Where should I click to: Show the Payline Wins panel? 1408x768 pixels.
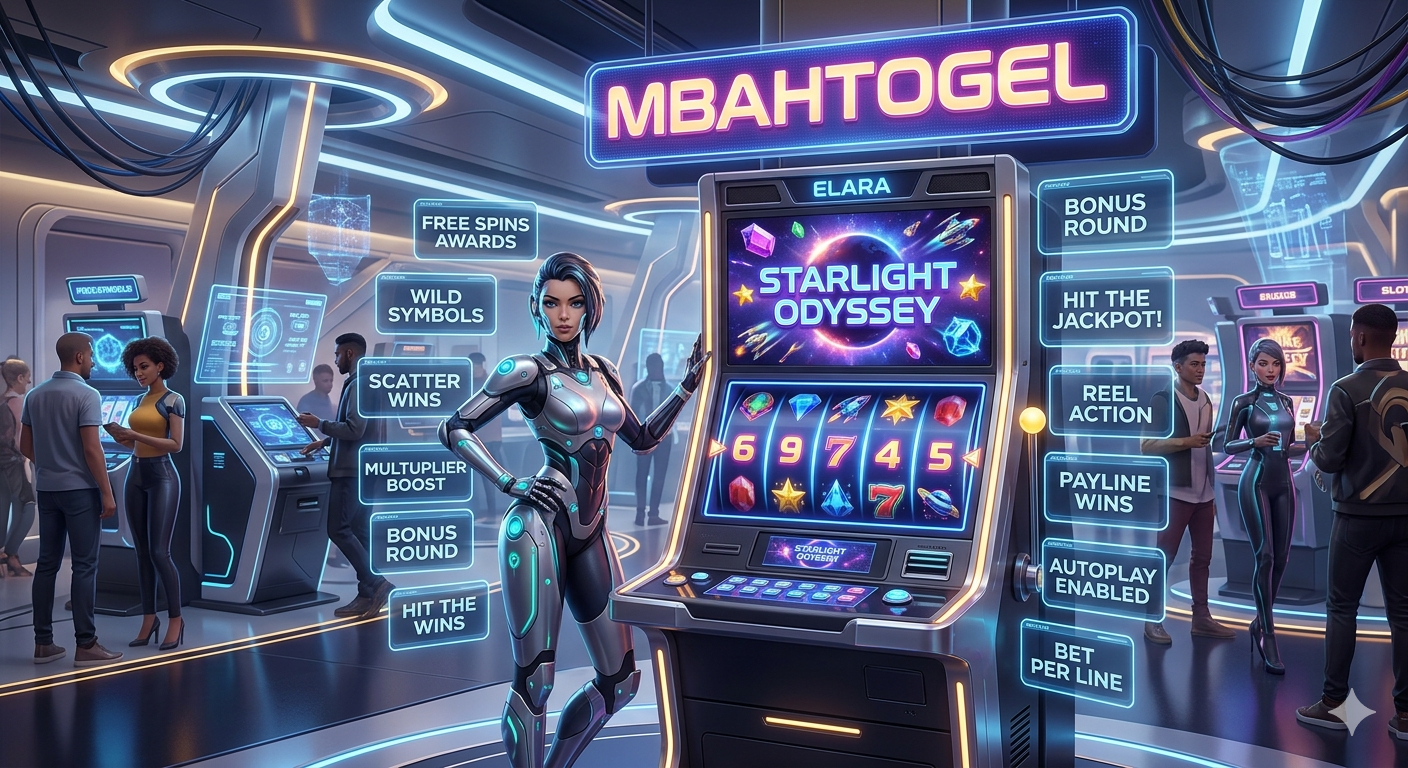tap(1105, 491)
